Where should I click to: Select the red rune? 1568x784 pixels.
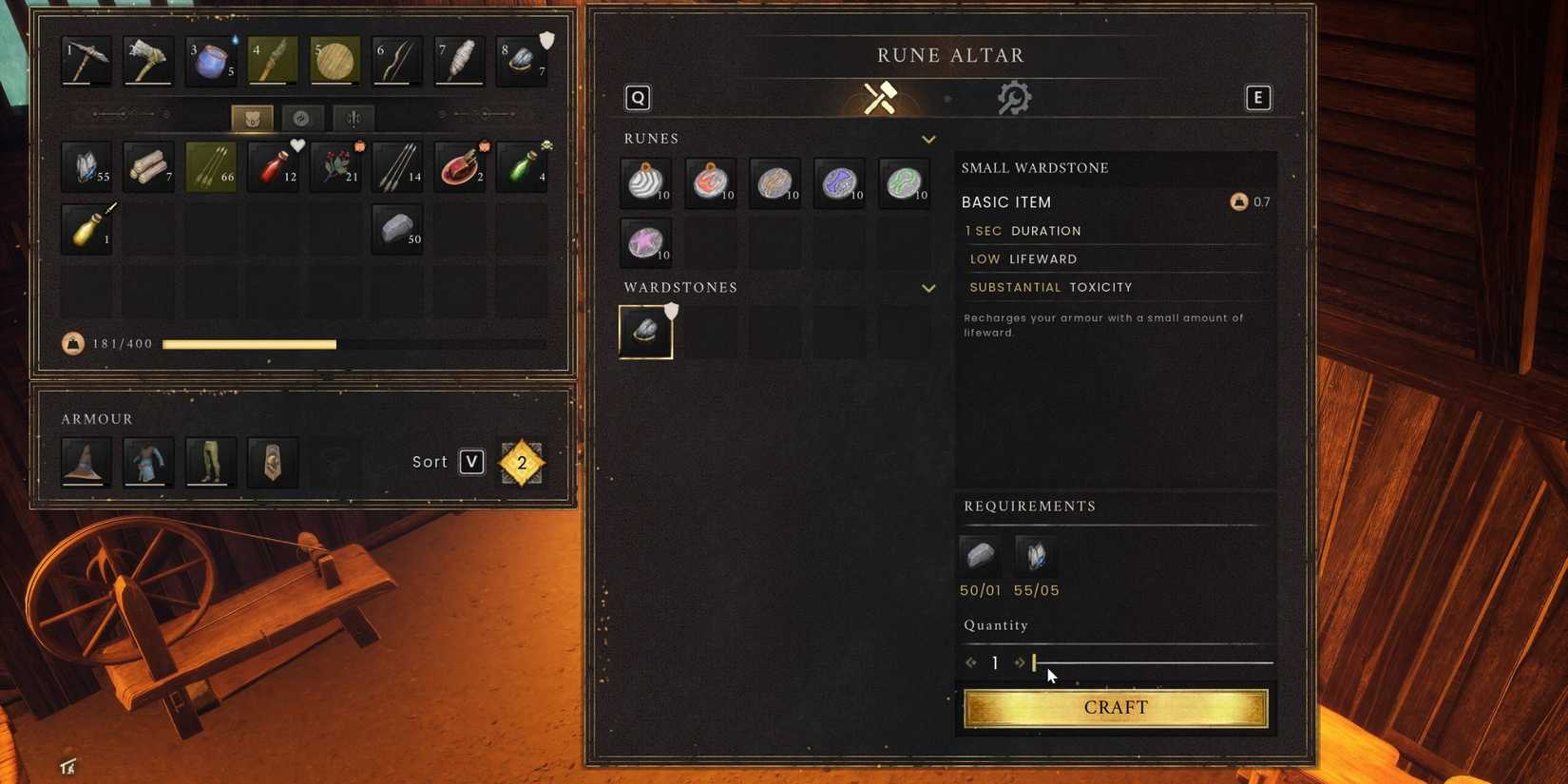(x=709, y=182)
